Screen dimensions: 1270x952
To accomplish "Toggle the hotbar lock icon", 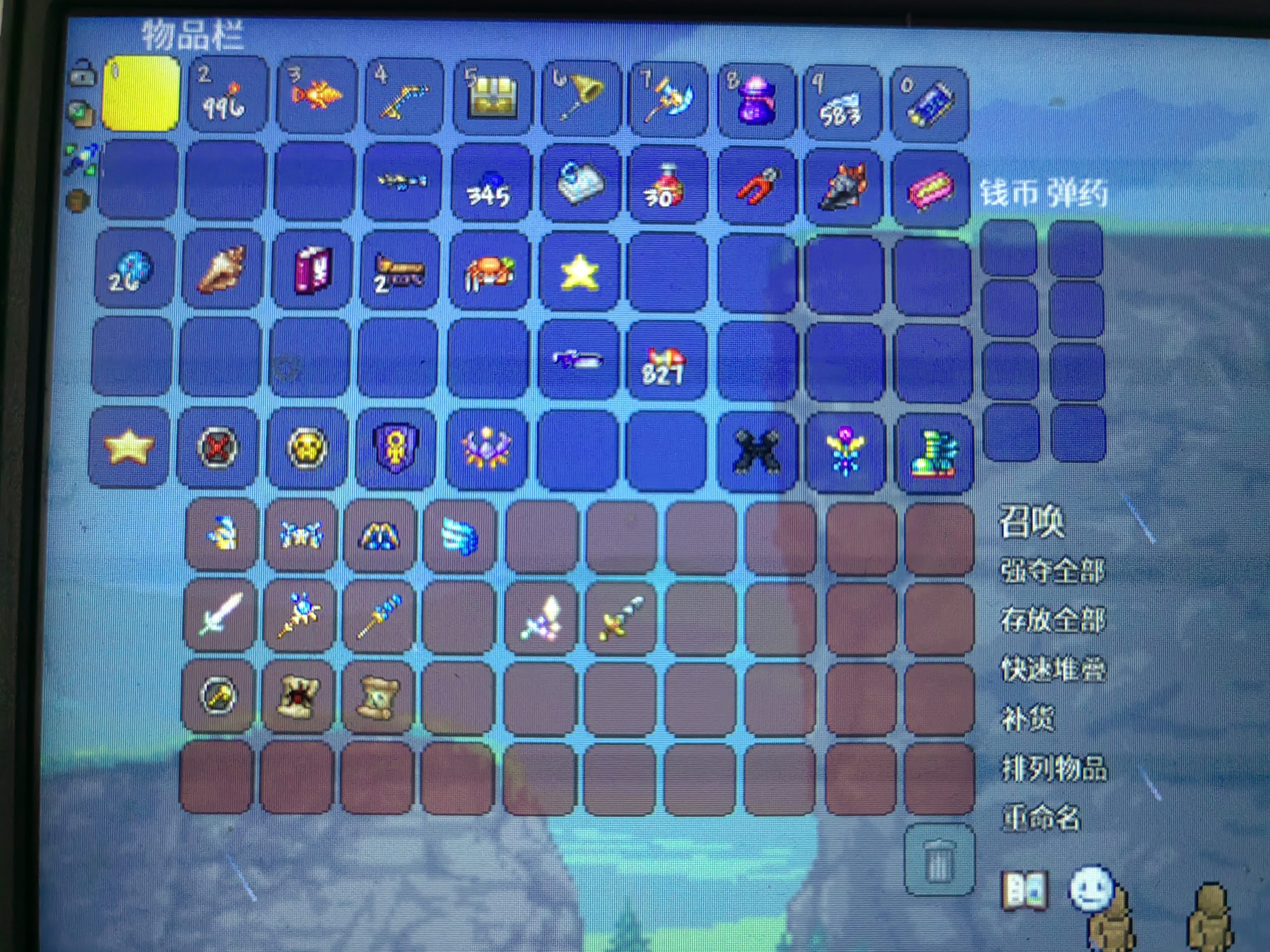I will coord(83,73).
